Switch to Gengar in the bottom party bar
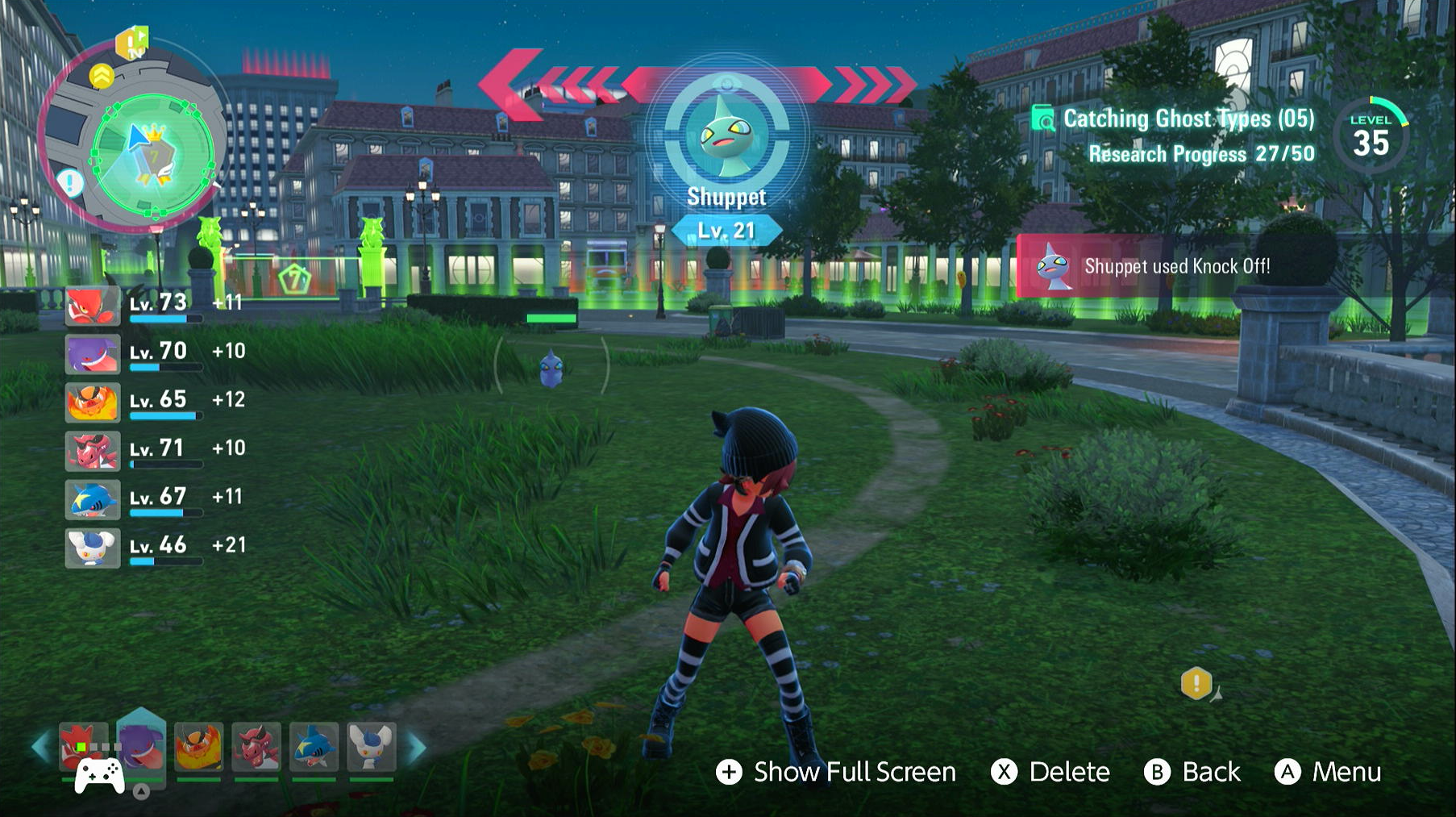Image resolution: width=1456 pixels, height=817 pixels. click(x=141, y=746)
